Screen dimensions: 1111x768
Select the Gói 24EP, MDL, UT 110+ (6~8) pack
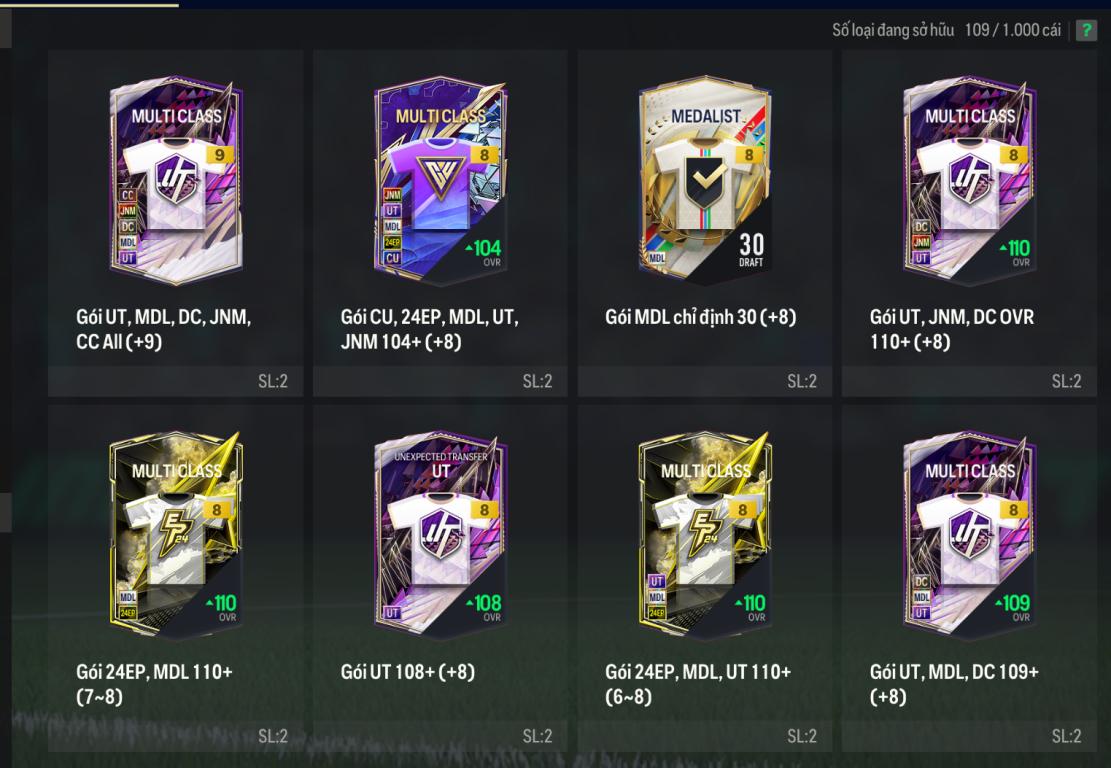(705, 535)
